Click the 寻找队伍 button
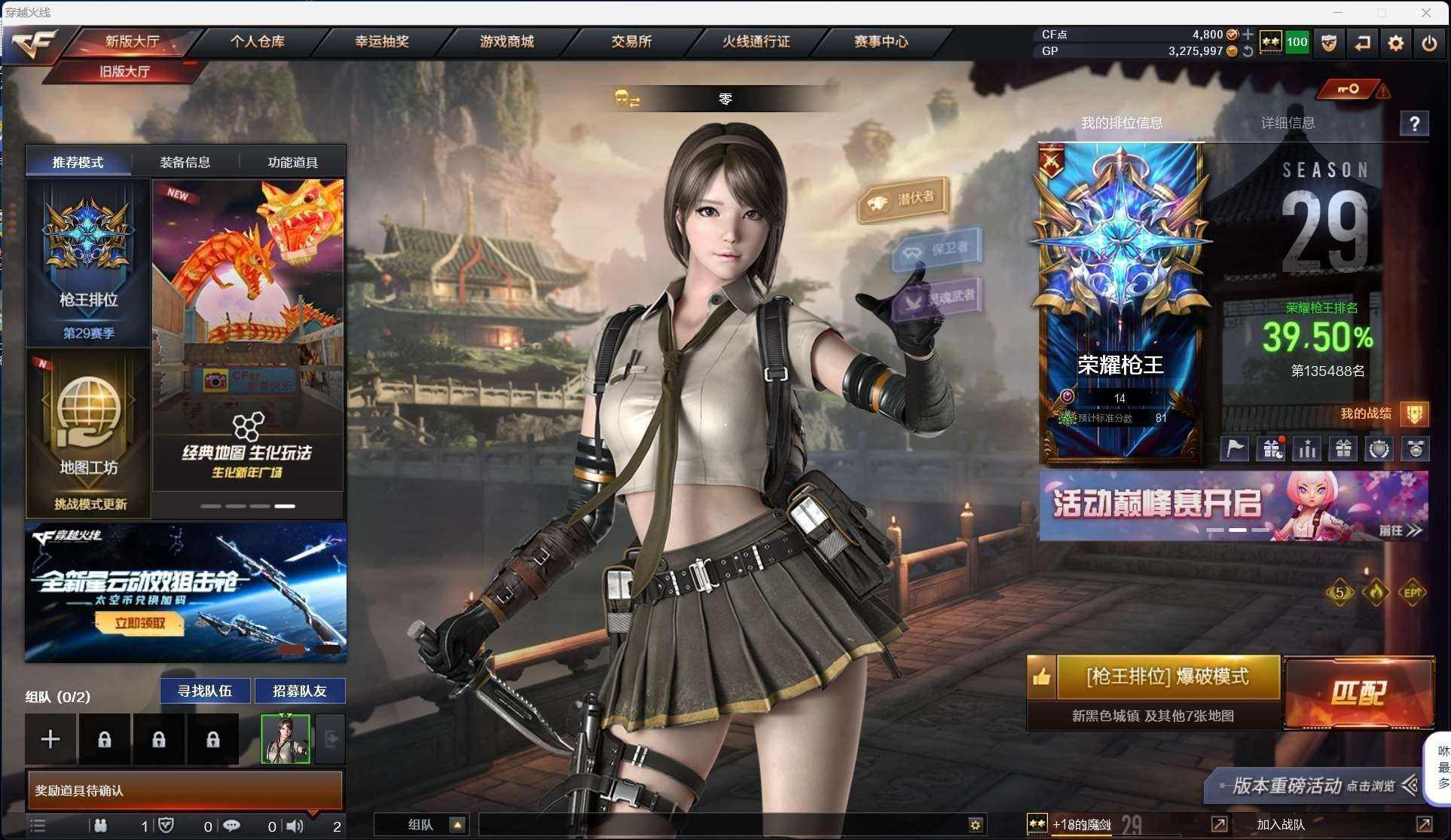Viewport: 1451px width, 840px height. coord(205,691)
